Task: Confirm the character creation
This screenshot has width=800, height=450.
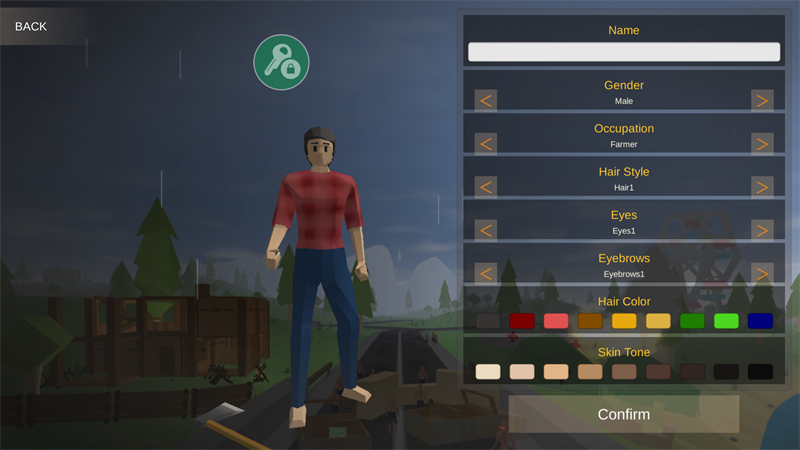Action: coord(624,414)
